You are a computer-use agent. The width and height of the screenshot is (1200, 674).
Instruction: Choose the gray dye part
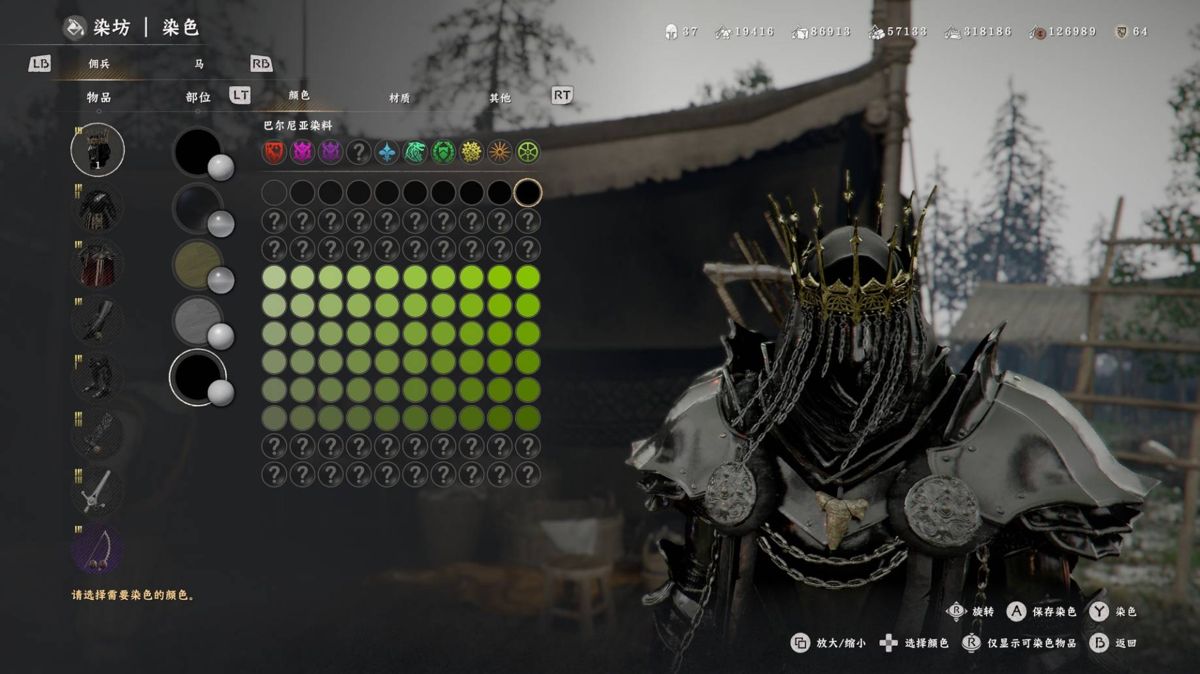(198, 321)
